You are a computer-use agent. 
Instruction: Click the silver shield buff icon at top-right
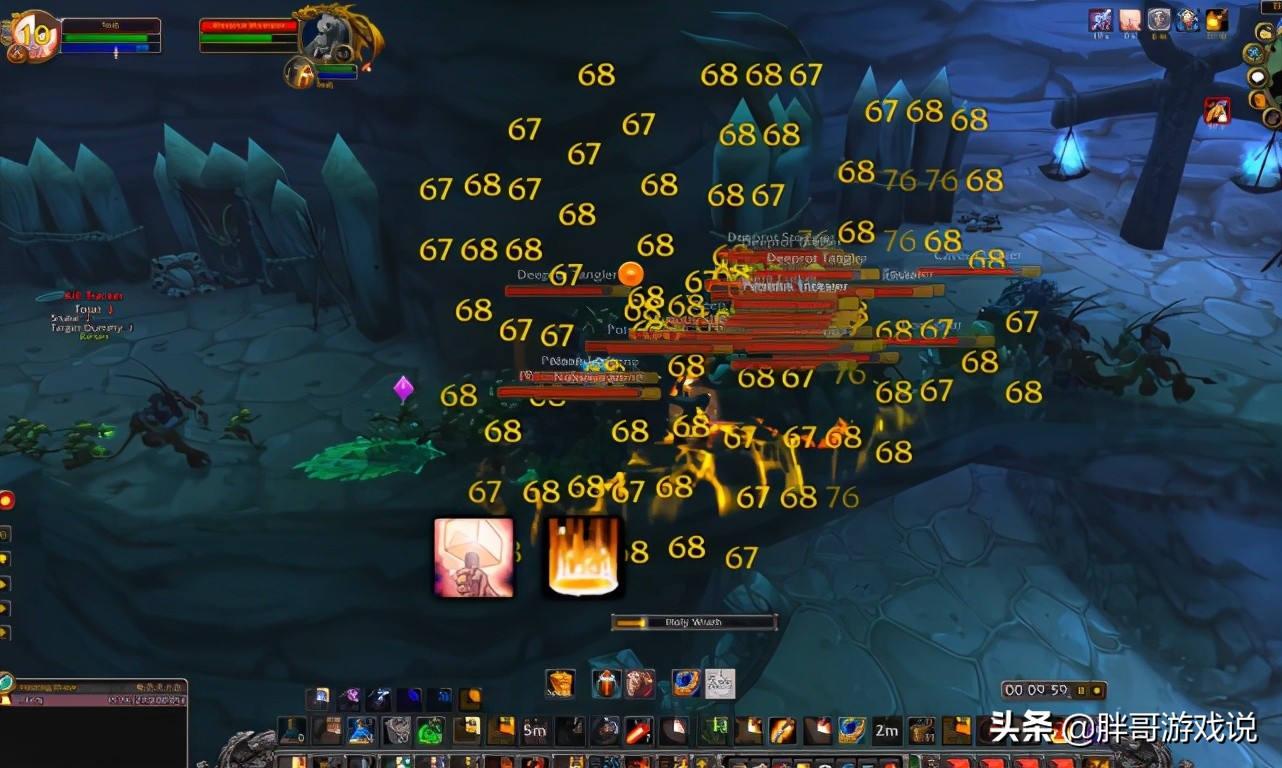[x=1159, y=20]
